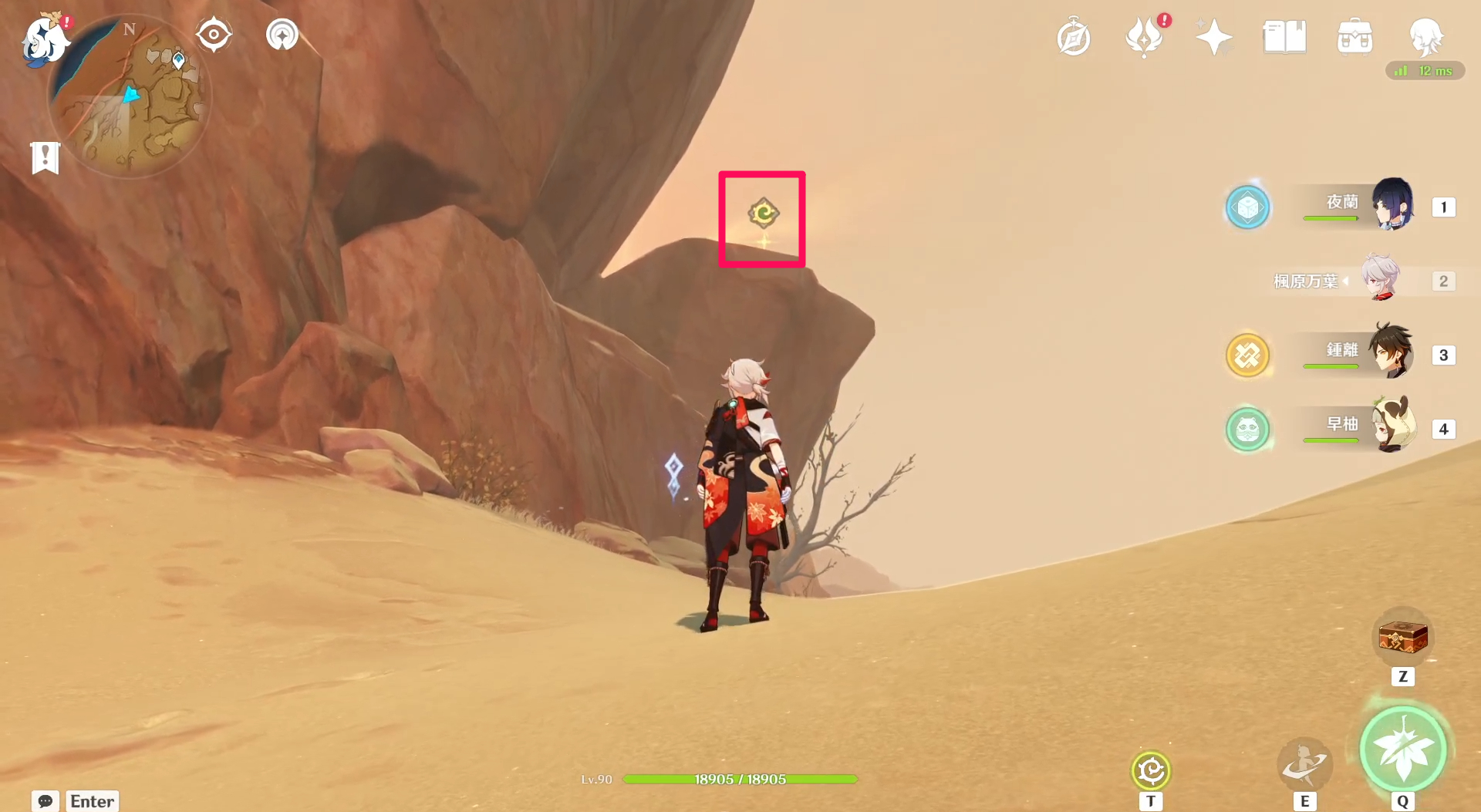Toggle the elemental sight compass

pos(214,33)
